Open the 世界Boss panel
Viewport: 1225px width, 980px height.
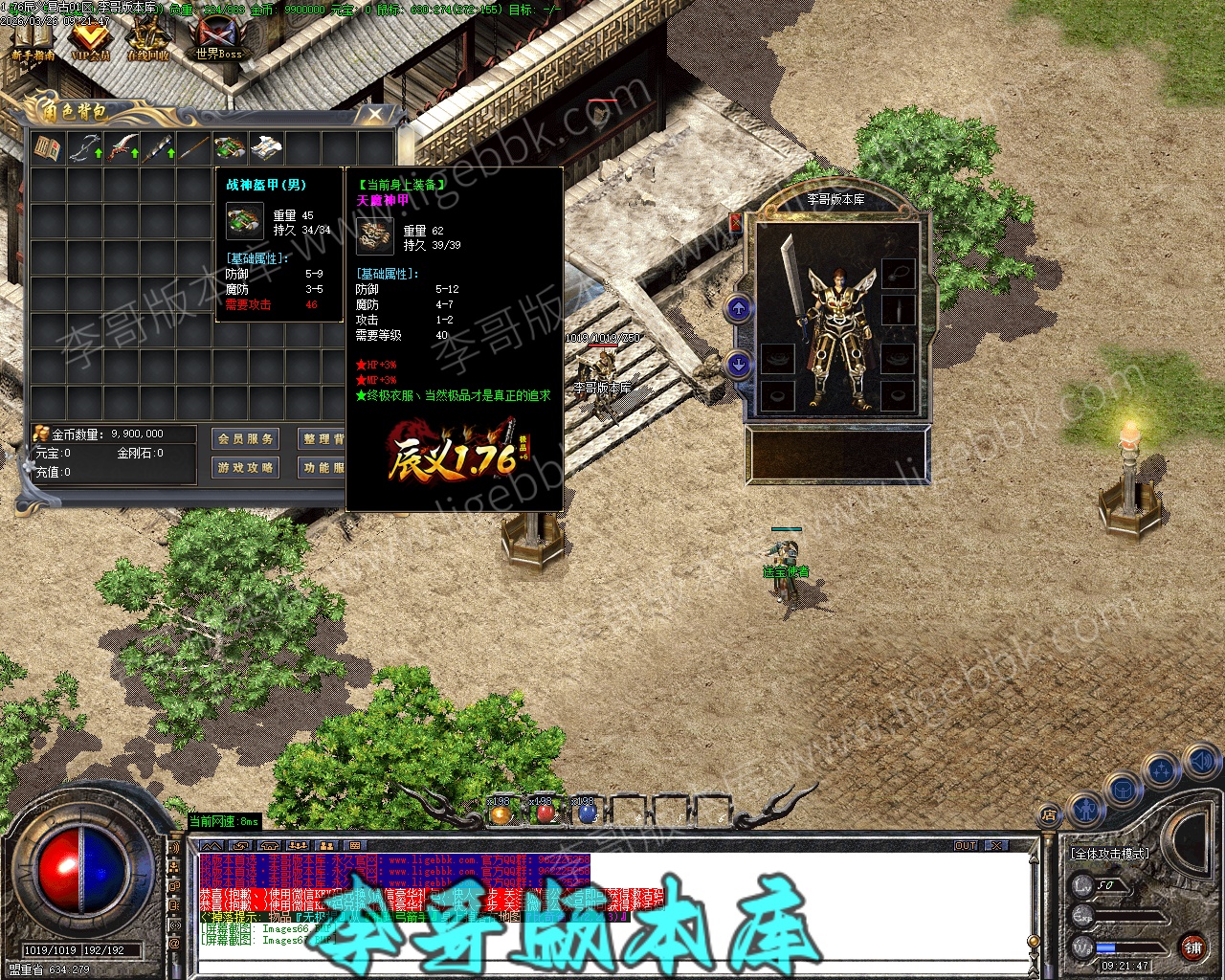pyautogui.click(x=219, y=40)
